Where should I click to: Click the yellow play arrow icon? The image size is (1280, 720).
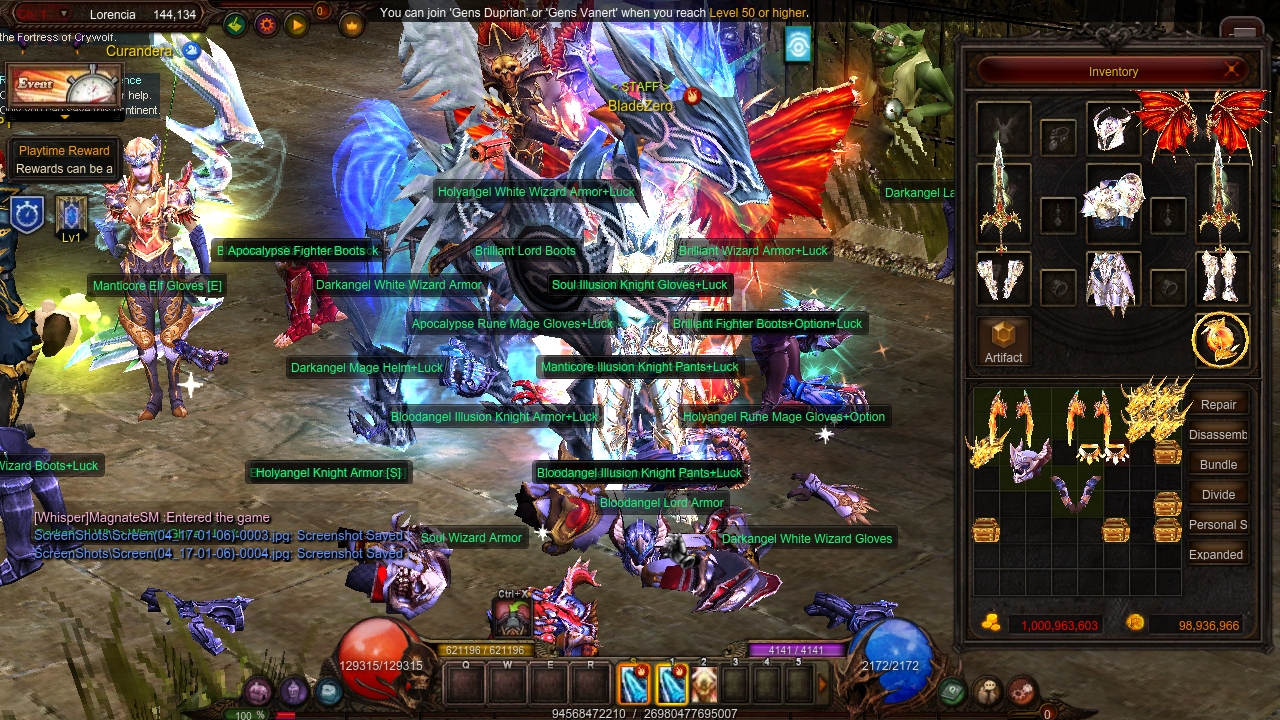coord(297,24)
